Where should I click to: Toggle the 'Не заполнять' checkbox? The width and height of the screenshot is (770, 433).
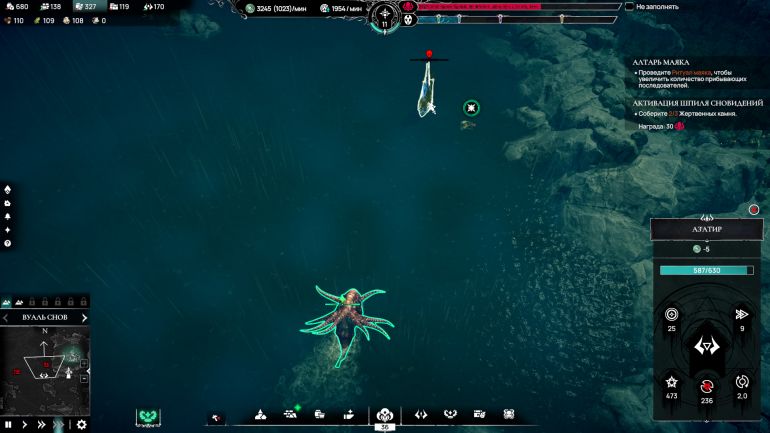point(629,6)
